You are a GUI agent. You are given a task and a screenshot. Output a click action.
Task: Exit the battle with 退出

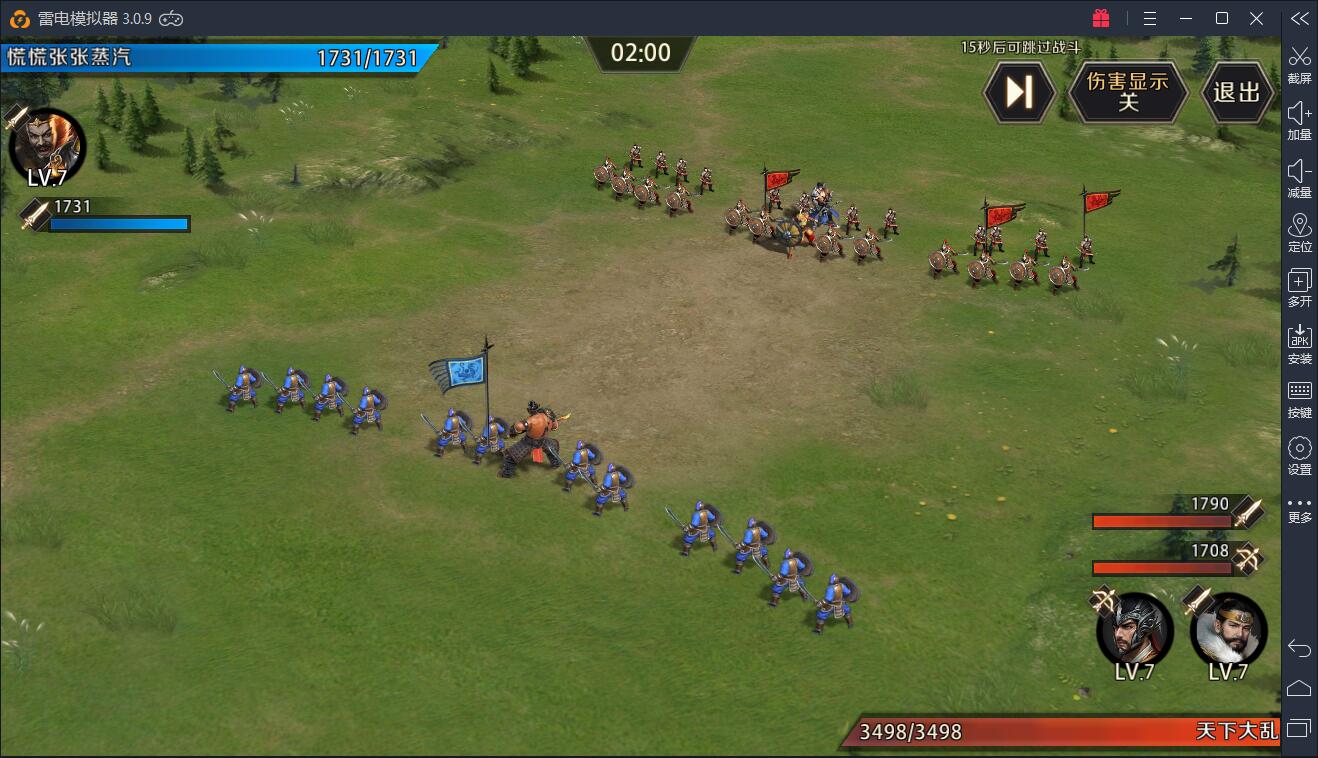tap(1237, 92)
